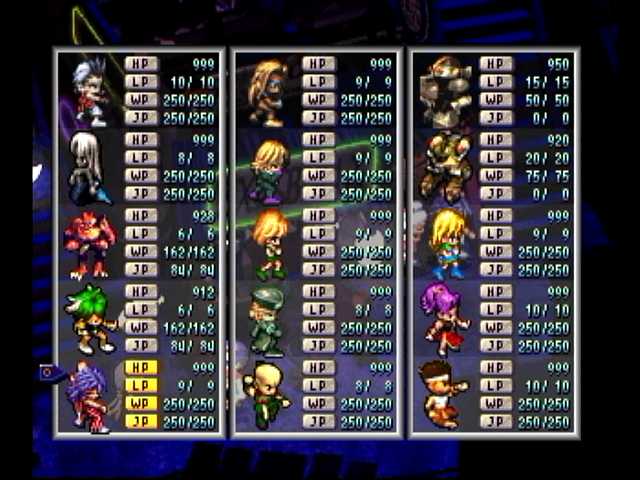Pick the olive mech with 920 HP
Image resolution: width=640 pixels, height=480 pixels.
point(445,167)
